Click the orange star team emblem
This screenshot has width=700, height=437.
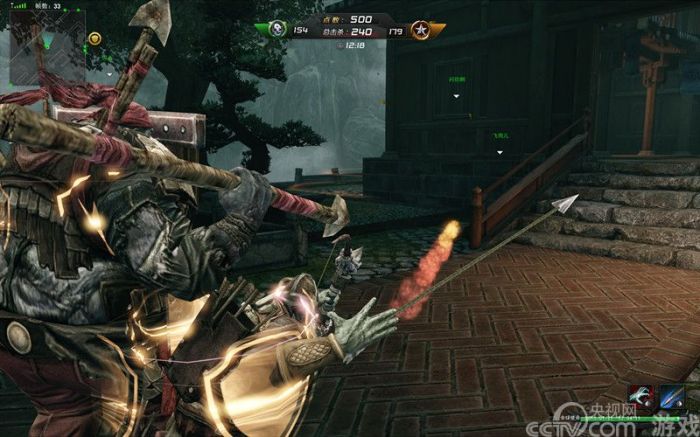click(x=422, y=29)
